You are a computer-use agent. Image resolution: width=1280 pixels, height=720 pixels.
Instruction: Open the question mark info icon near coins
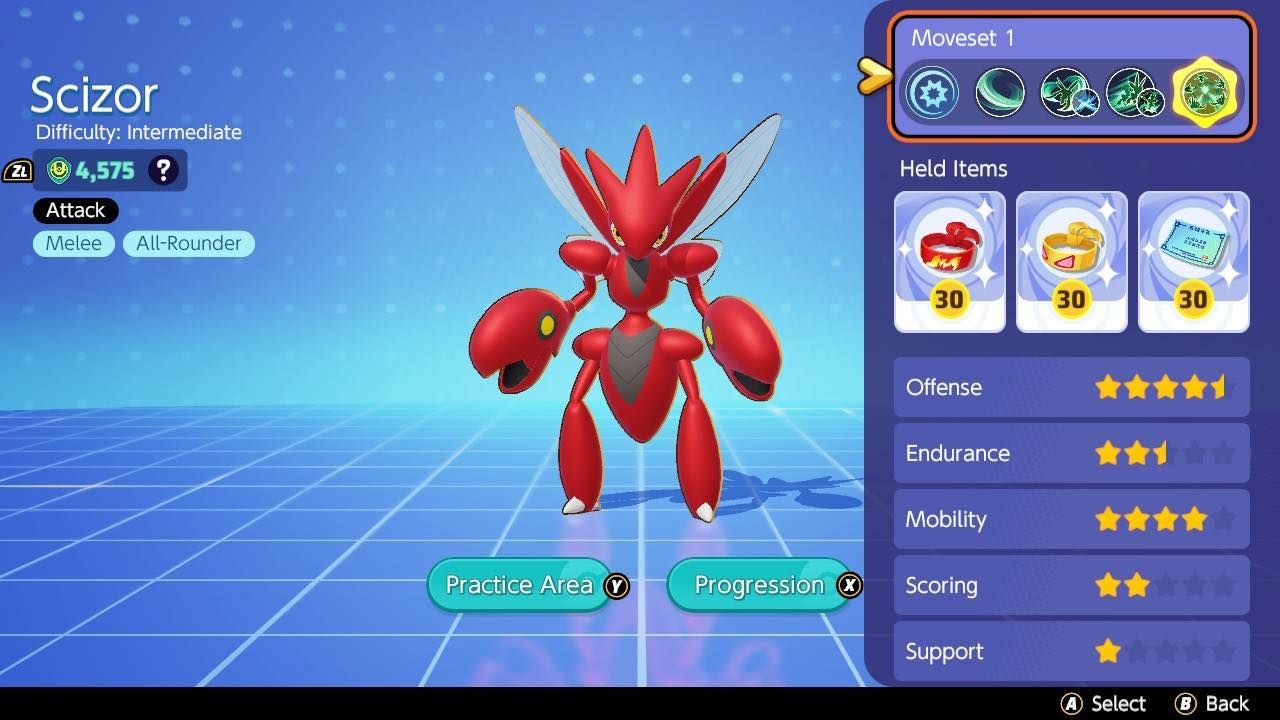pos(163,170)
